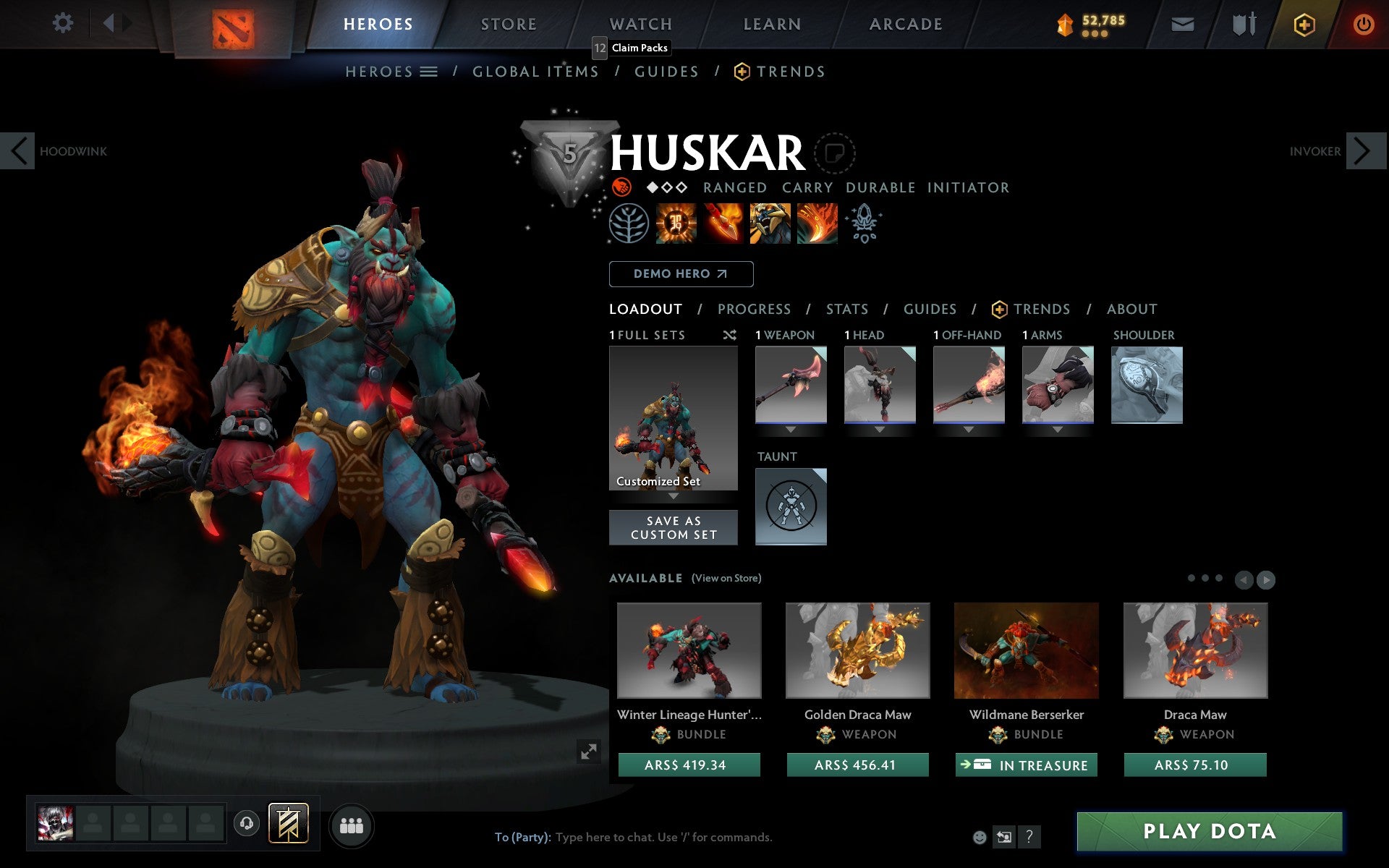Open Huskar's talent tree icon

630,224
